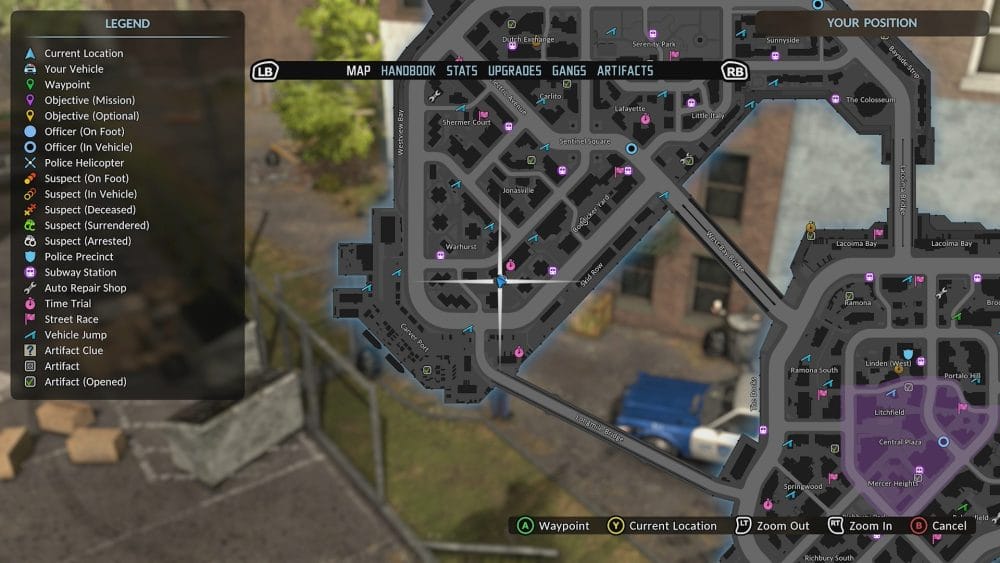Click the Vehicle Jump legend entry
The image size is (1000, 563).
click(75, 335)
